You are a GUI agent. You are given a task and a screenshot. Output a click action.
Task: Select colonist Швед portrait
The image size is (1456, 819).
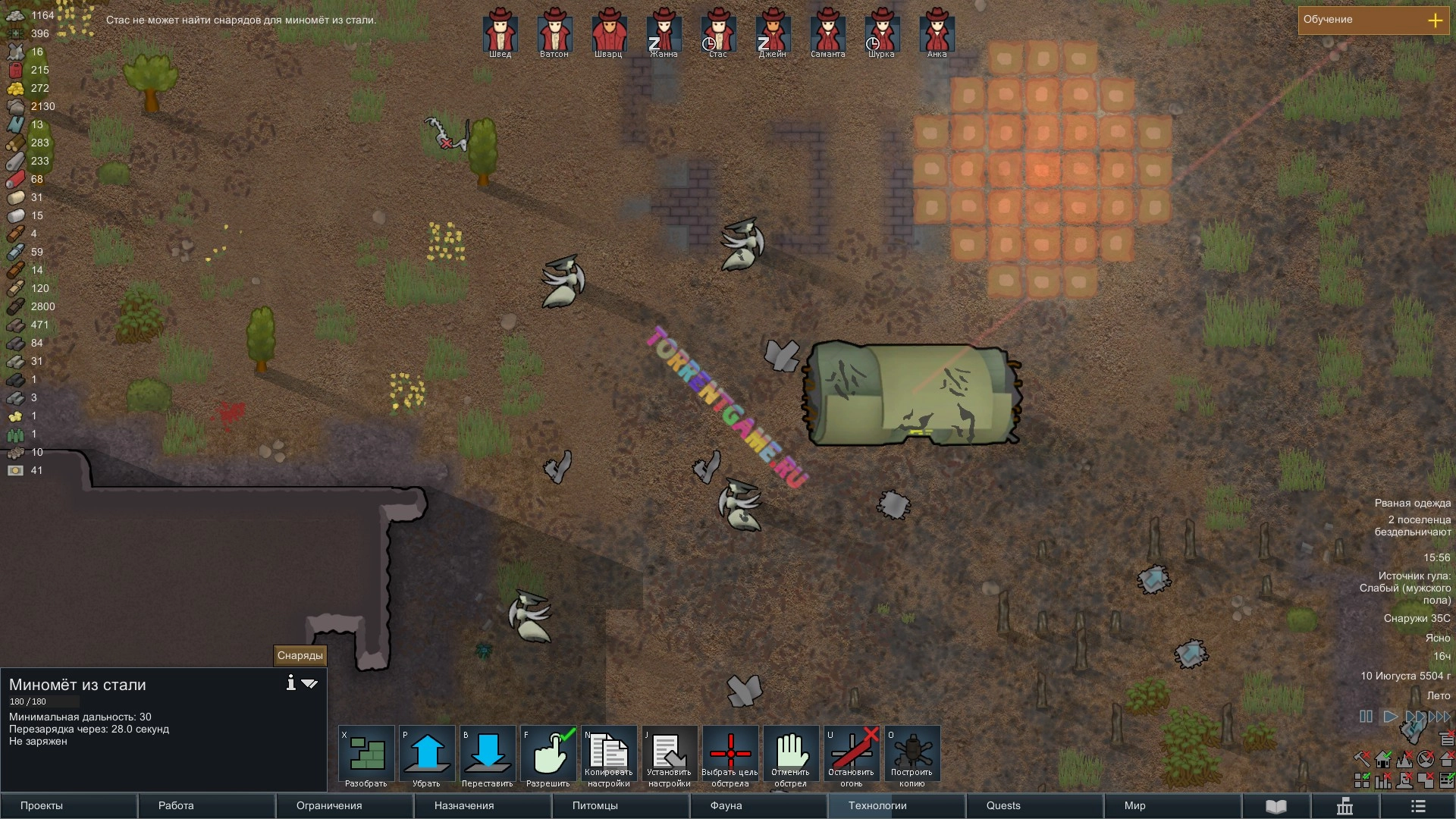pos(500,32)
